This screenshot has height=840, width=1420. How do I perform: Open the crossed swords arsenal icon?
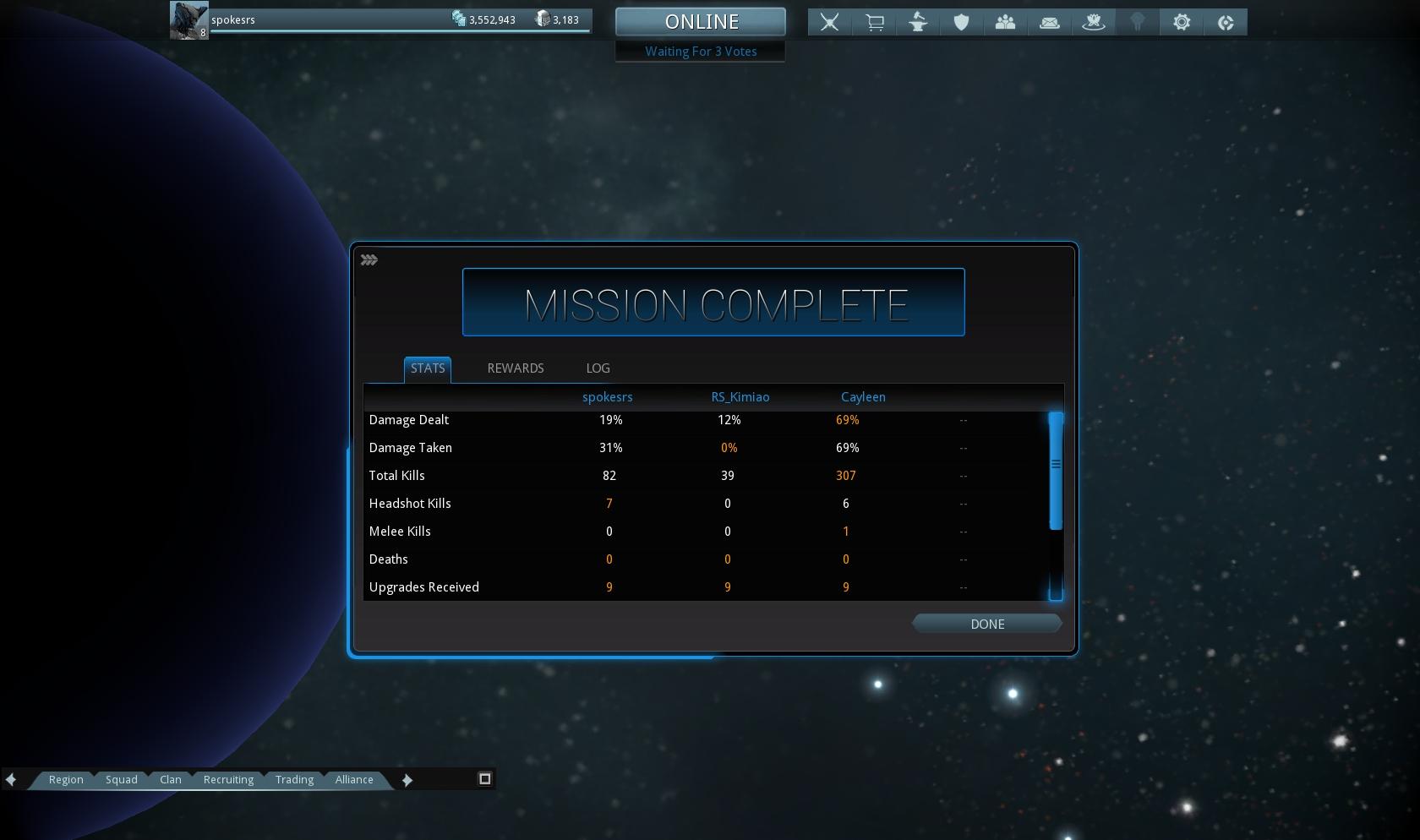tap(830, 22)
